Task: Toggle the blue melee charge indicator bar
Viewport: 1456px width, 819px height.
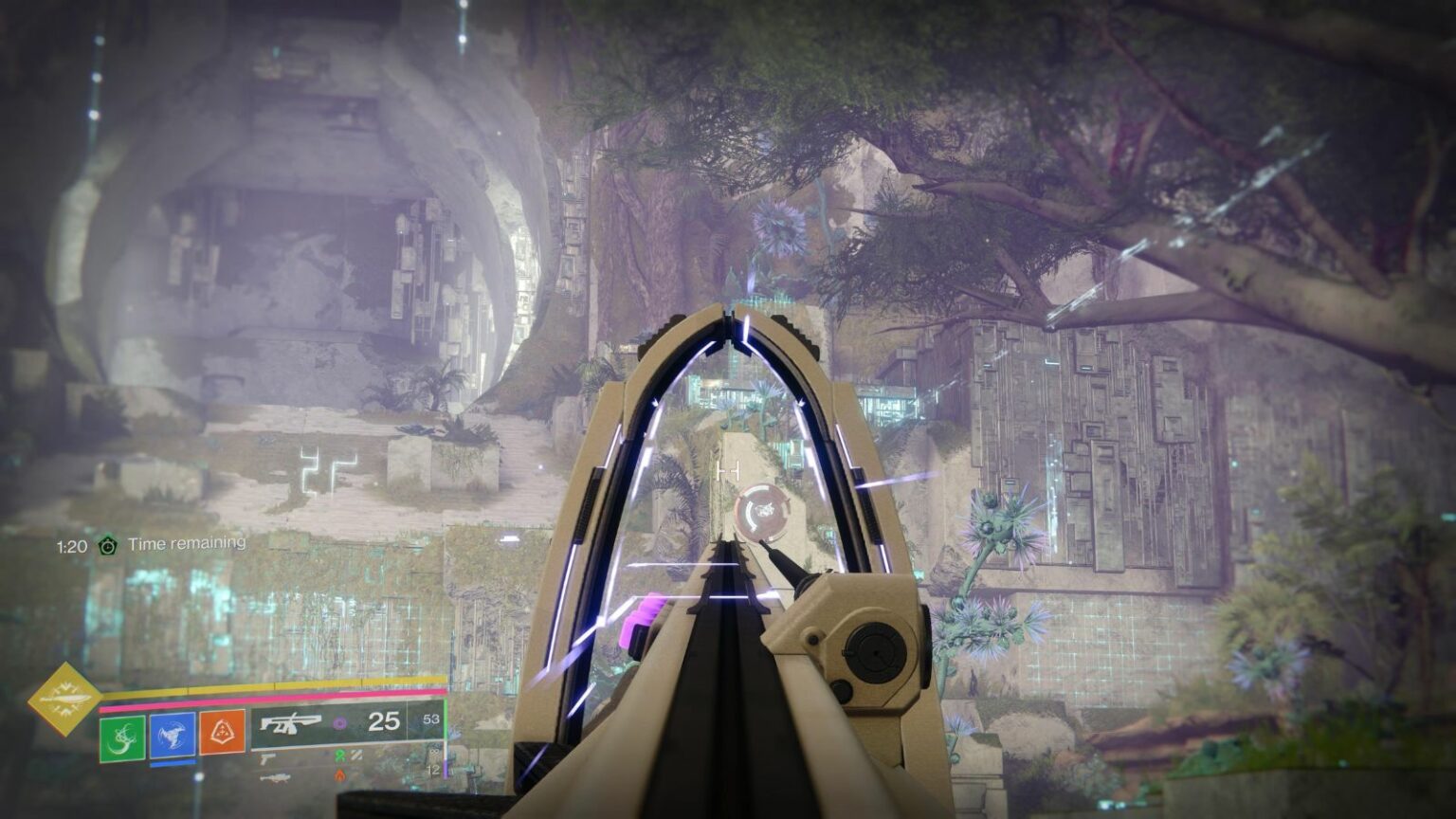Action: pyautogui.click(x=173, y=764)
